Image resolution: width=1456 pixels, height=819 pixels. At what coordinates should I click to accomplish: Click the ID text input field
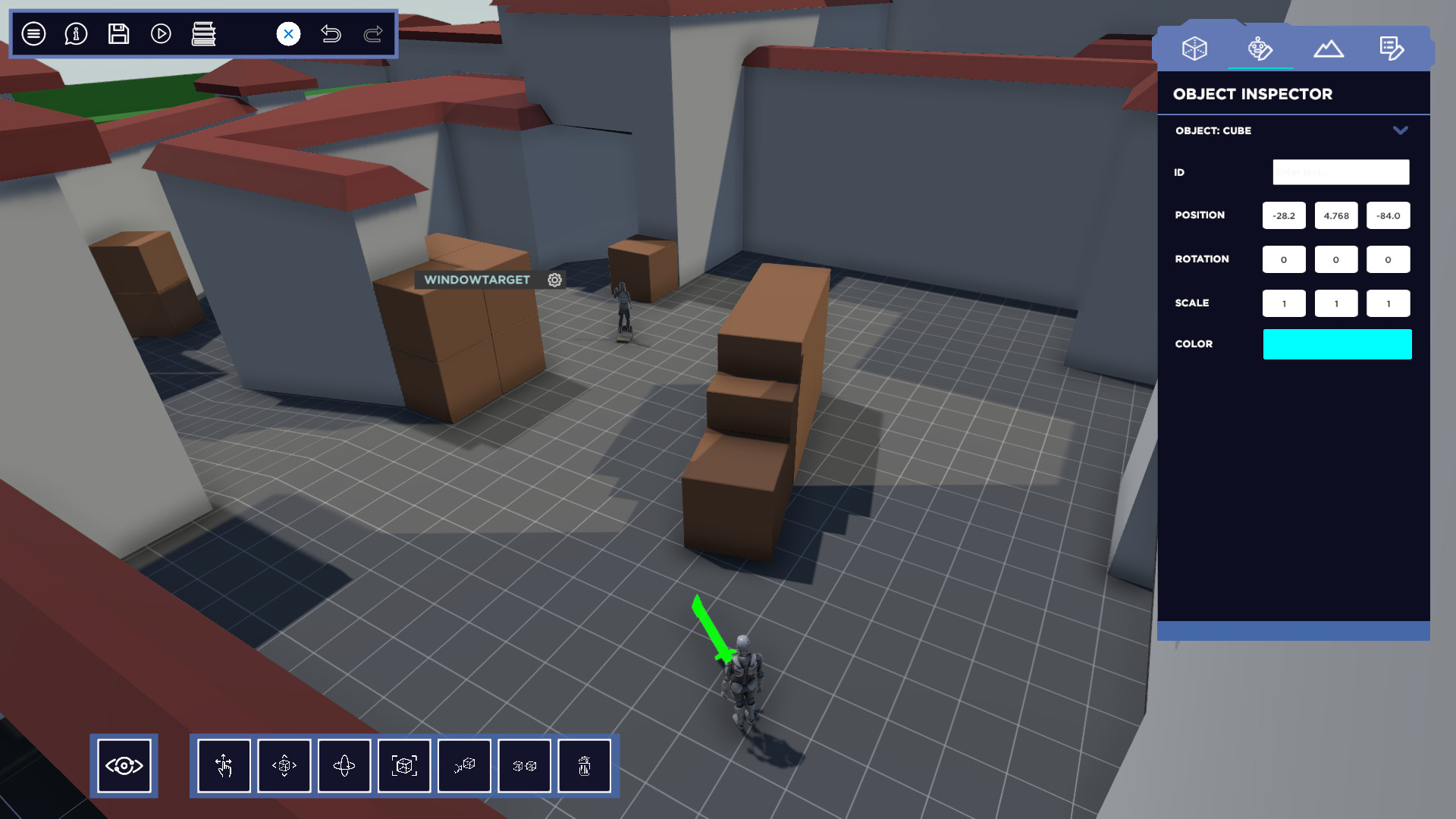coord(1340,172)
